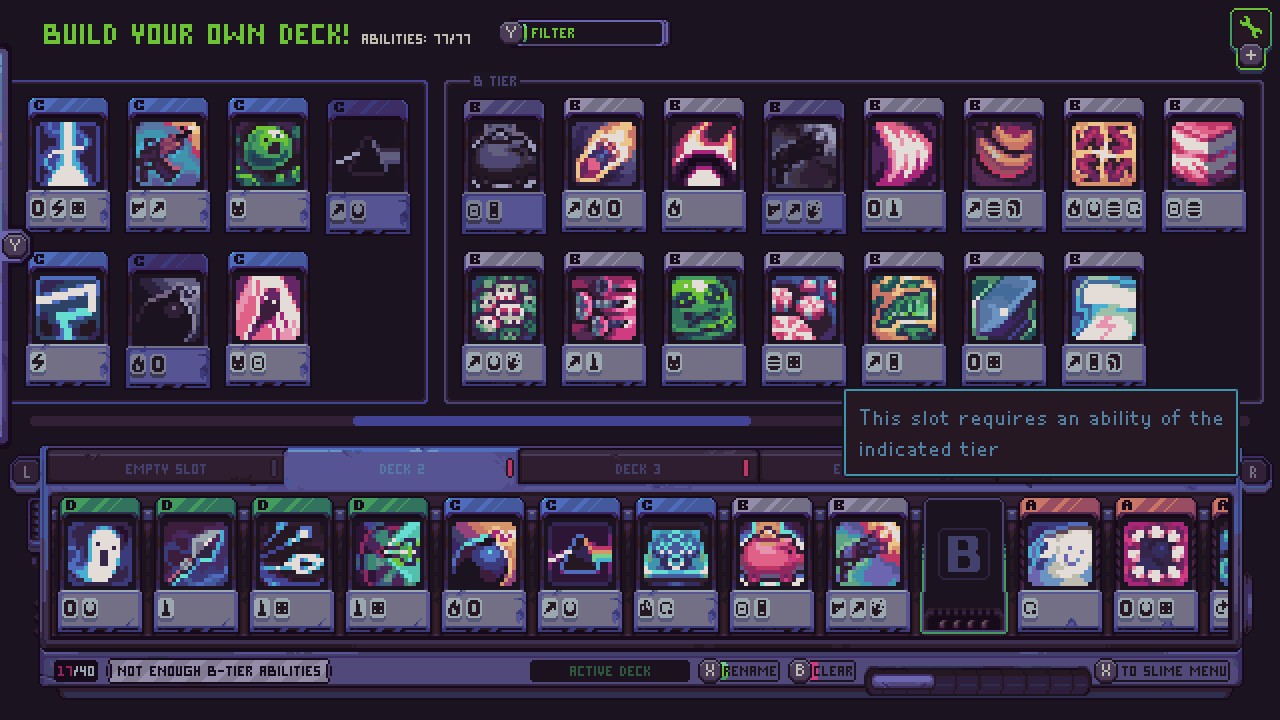Image resolution: width=1280 pixels, height=720 pixels.
Task: Click the horizontal scrollbar below the ability grid
Action: [x=550, y=421]
